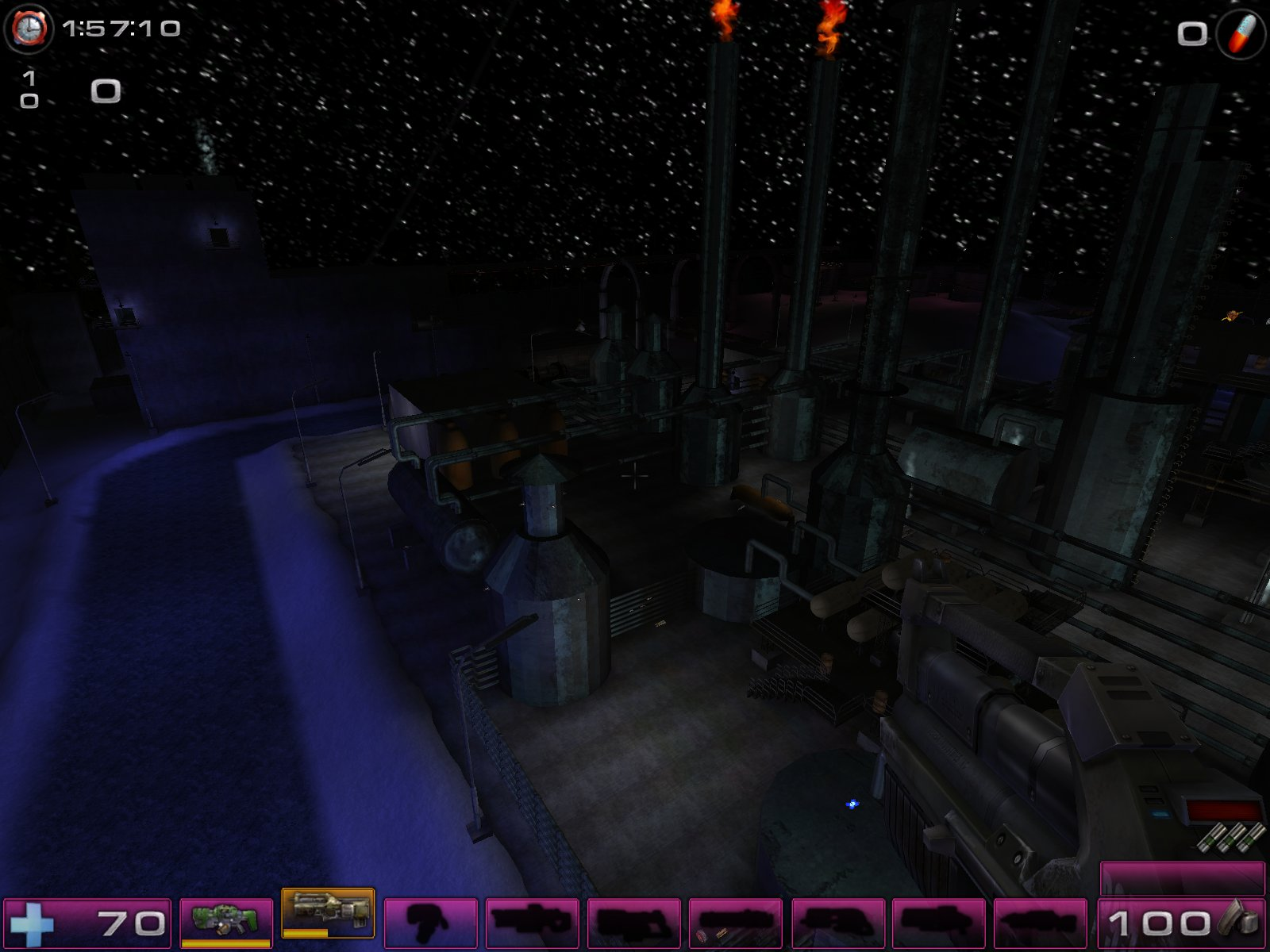Select the pistol silhouette weapon slot icon
Screen dimensions: 1270x952
[x=429, y=920]
